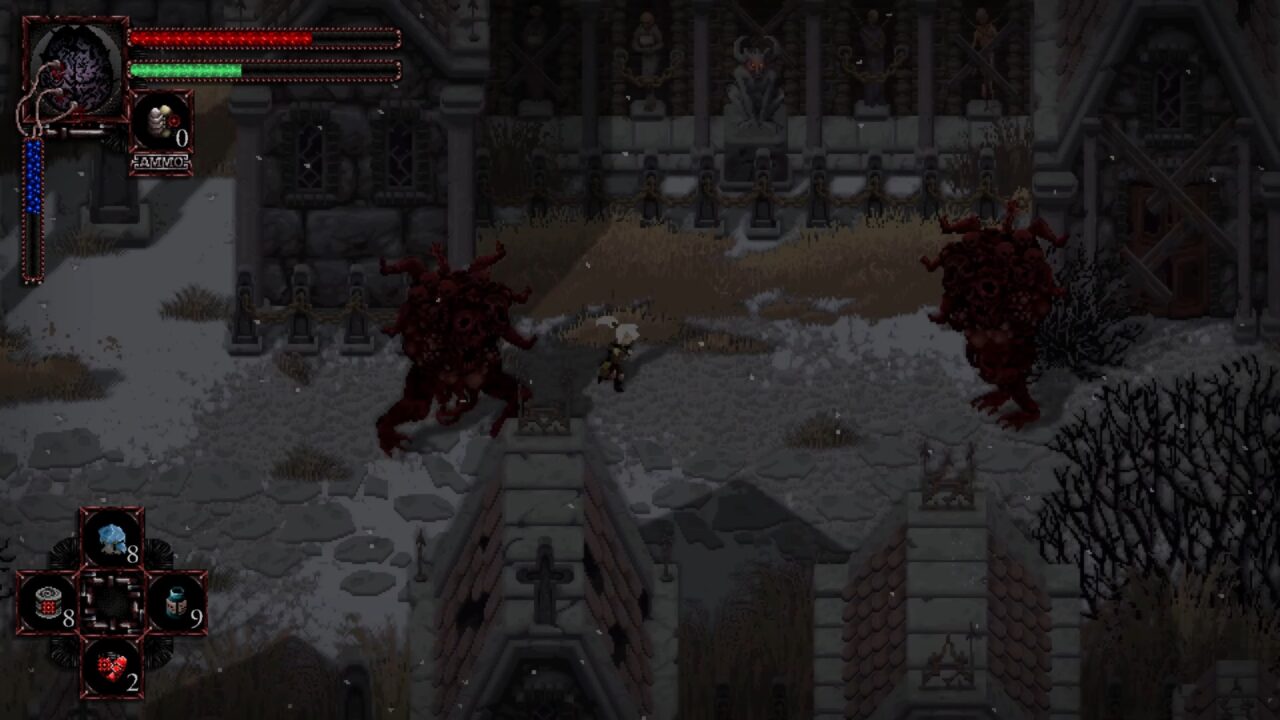Select the blue mushroom item slot

pyautogui.click(x=112, y=538)
